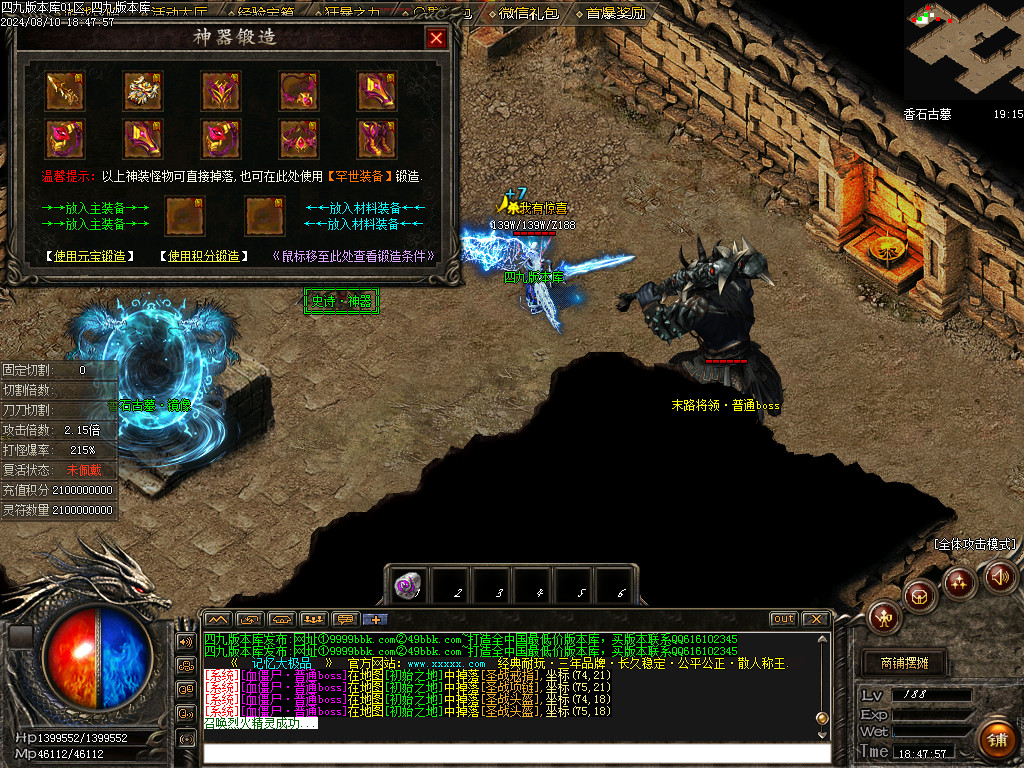
Task: Click the chat window's out button
Action: [783, 619]
